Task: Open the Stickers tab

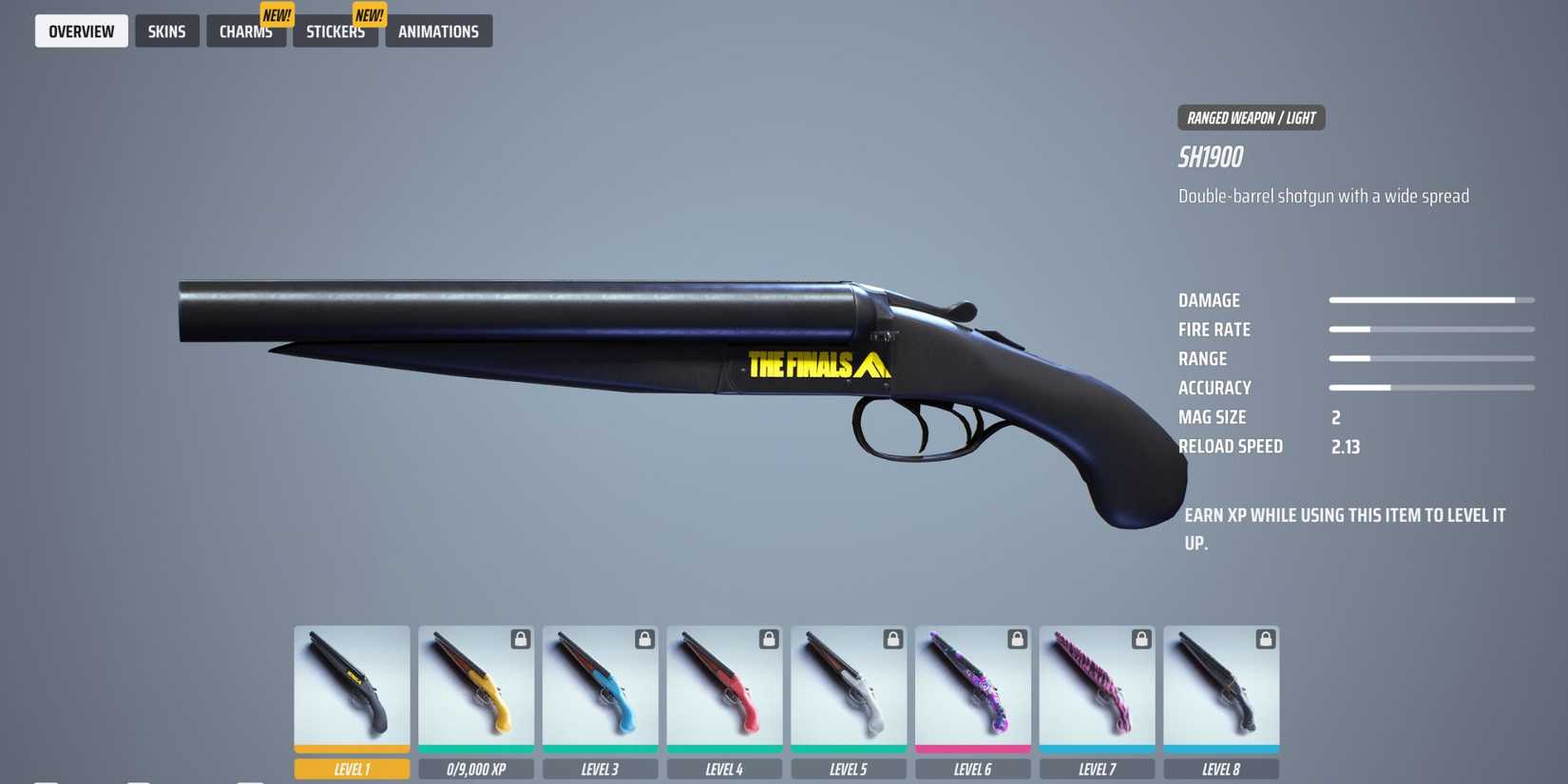Action: 335,31
